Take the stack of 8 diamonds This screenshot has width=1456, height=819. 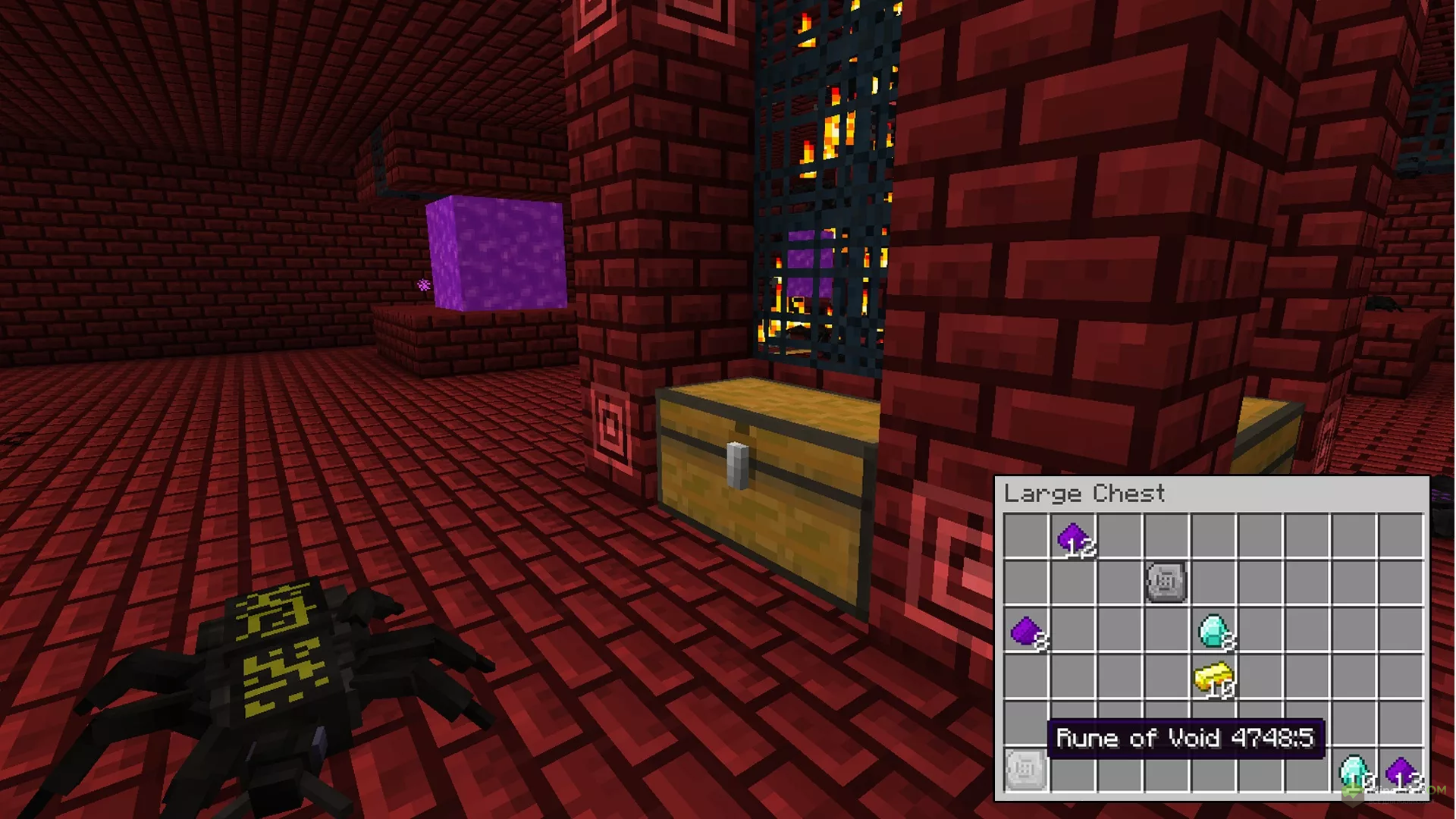pyautogui.click(x=1214, y=631)
